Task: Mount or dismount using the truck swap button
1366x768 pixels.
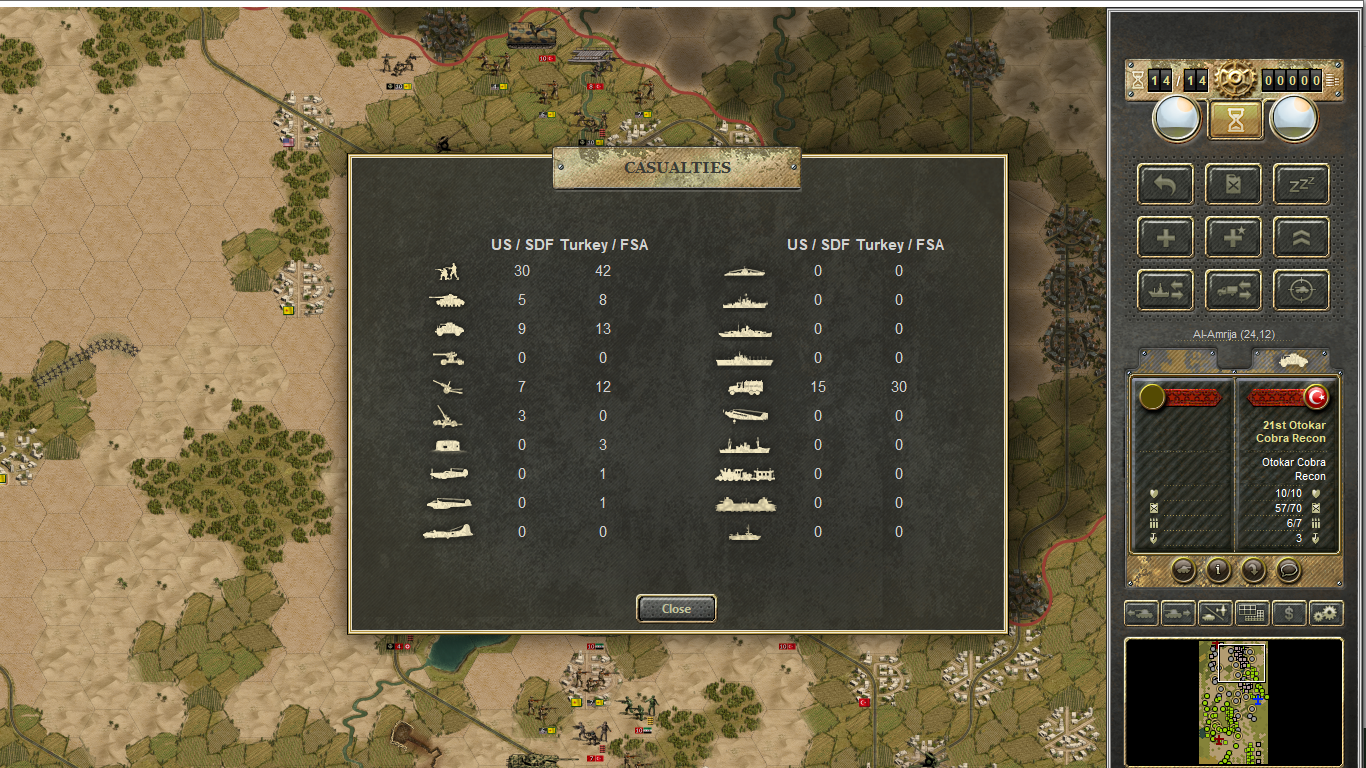Action: point(1233,290)
